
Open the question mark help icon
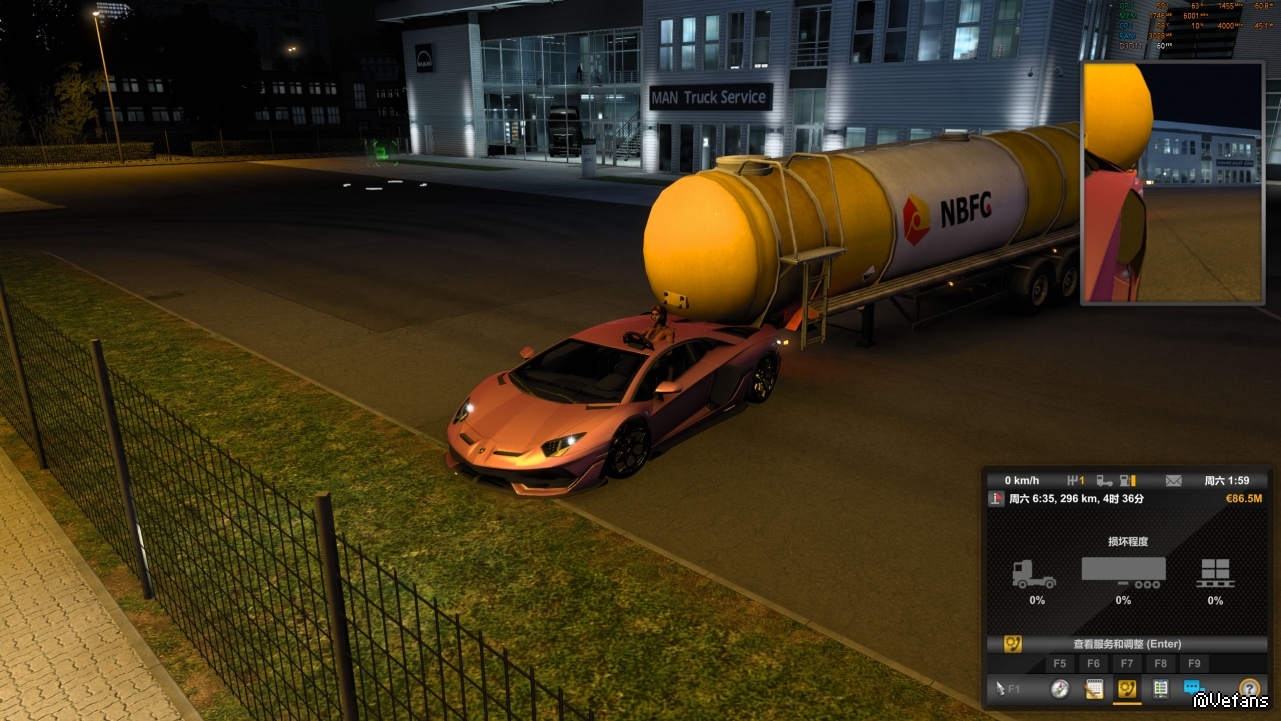(x=1248, y=688)
